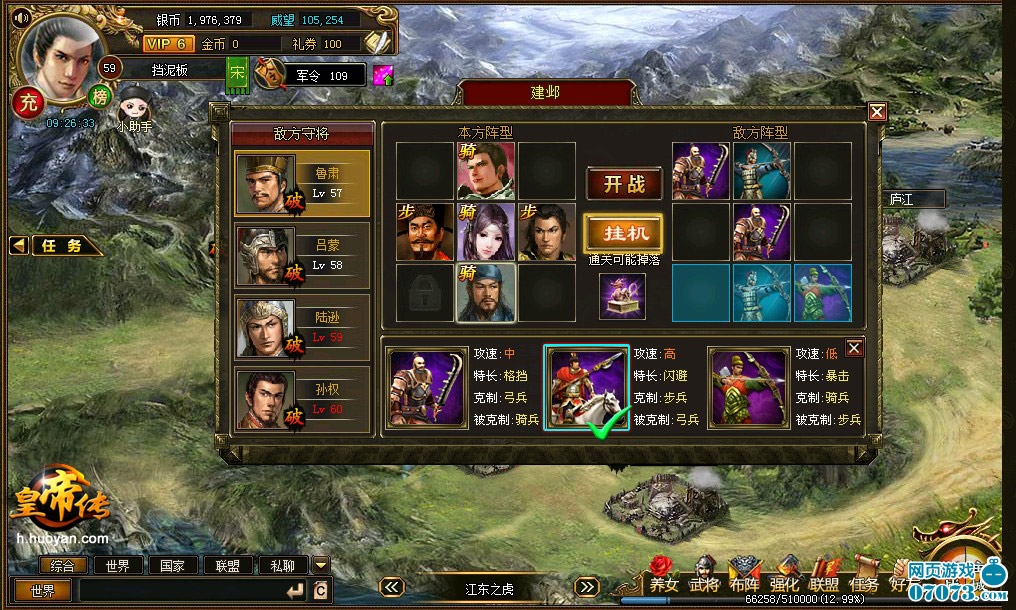Activate the 挂机 auto-battle button

(x=624, y=233)
